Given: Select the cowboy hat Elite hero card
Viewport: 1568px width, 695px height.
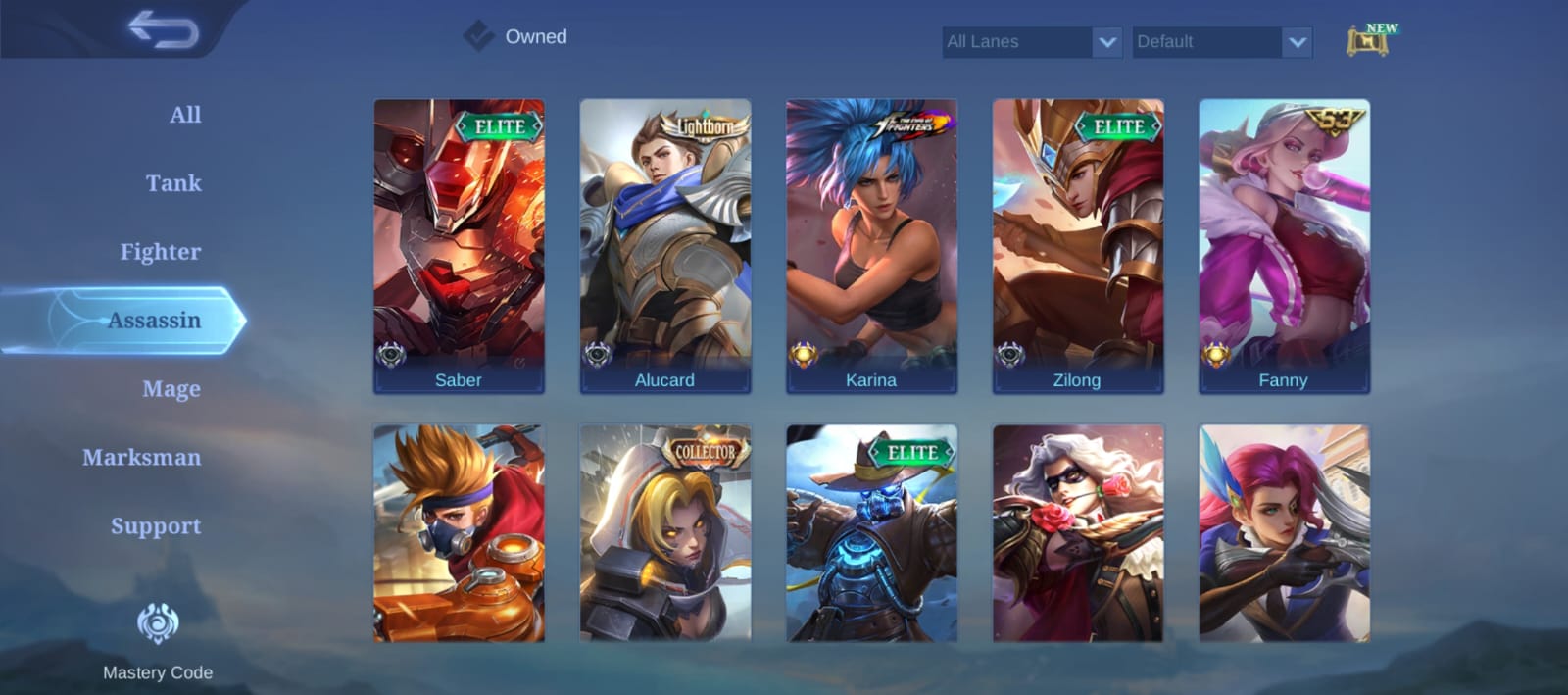Looking at the screenshot, I should tap(871, 534).
